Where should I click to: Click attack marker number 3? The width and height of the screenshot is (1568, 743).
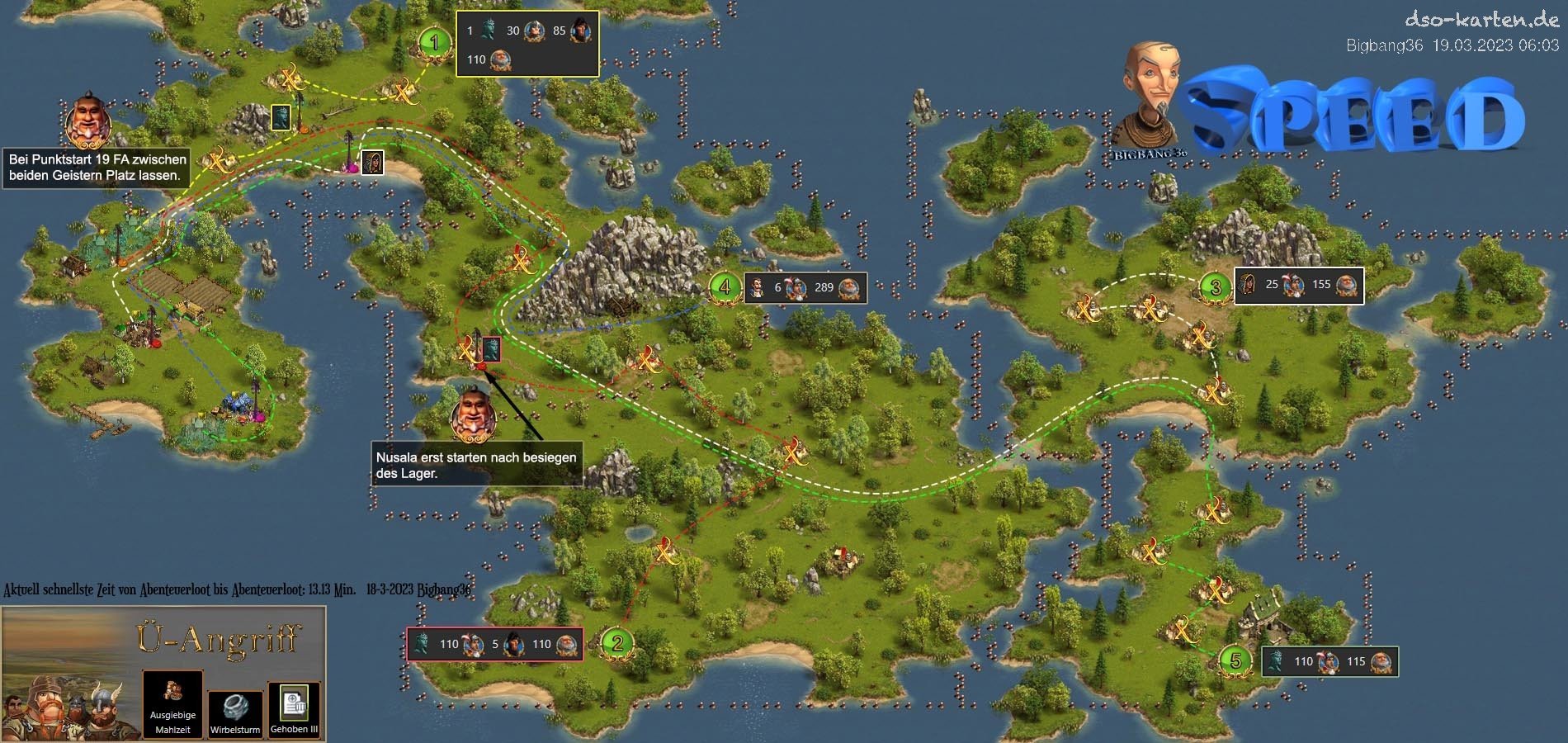1215,287
